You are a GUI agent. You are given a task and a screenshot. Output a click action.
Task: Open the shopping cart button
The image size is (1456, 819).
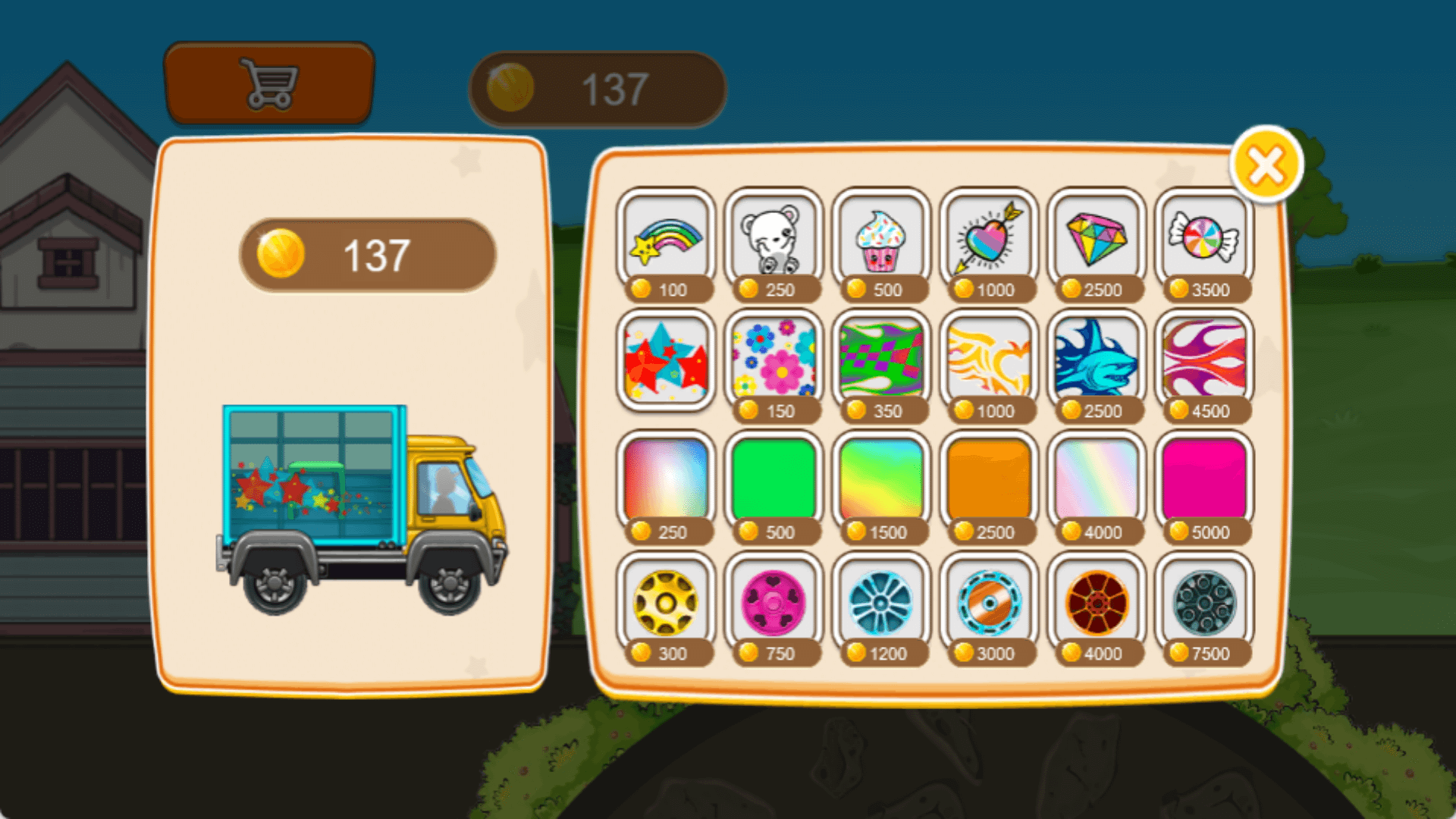tap(268, 83)
